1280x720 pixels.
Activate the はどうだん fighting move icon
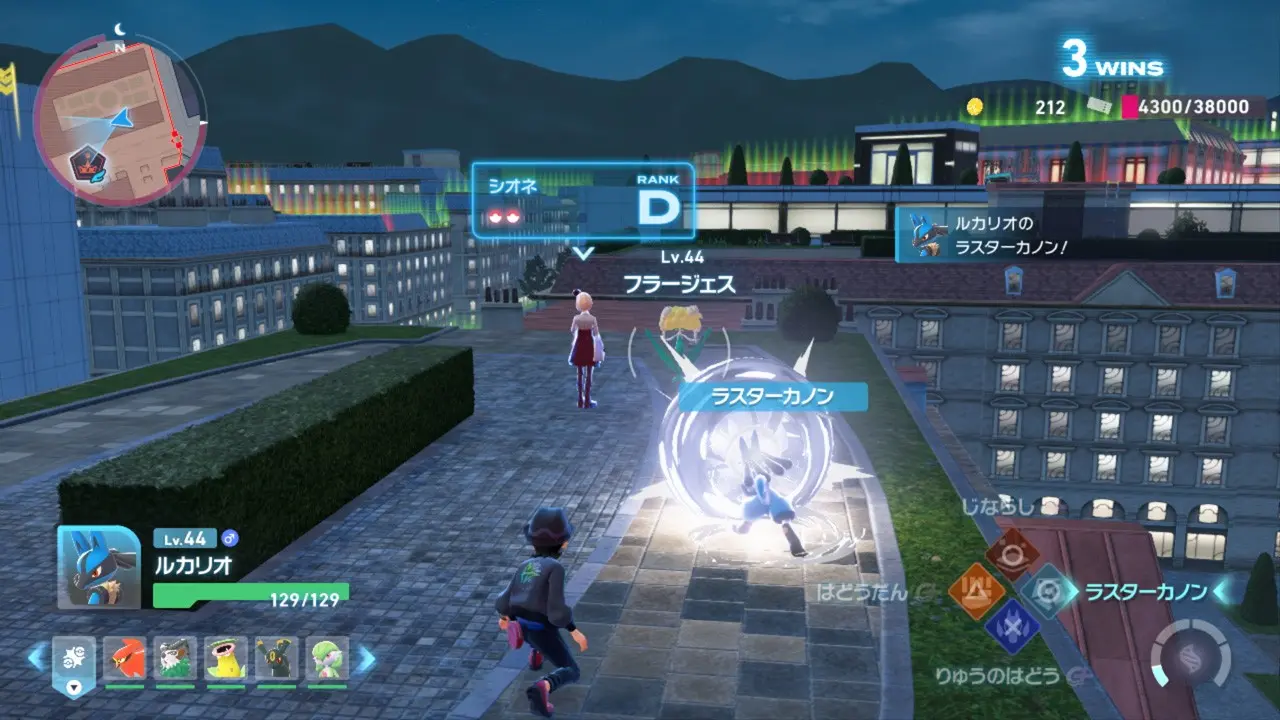point(969,590)
